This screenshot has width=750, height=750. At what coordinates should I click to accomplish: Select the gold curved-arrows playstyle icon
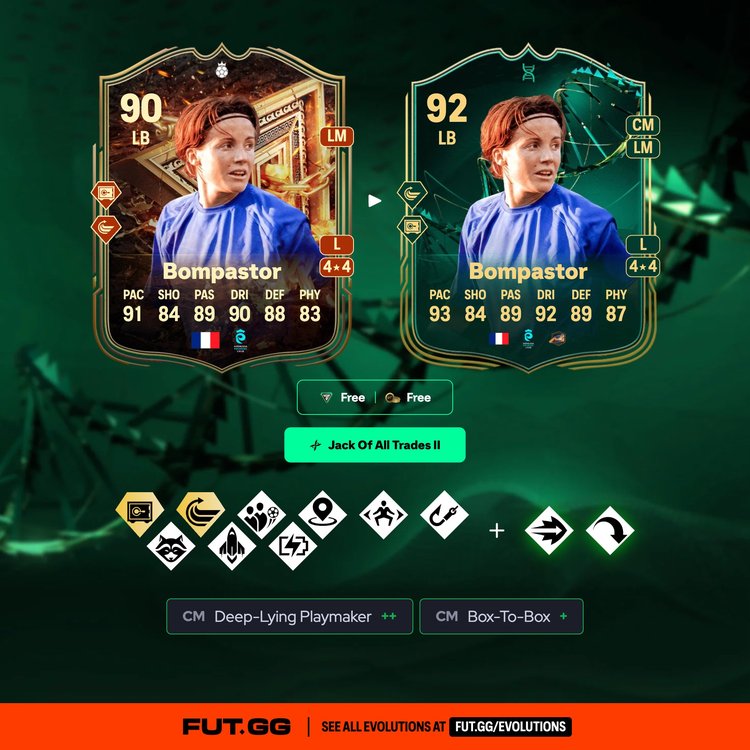click(x=200, y=514)
